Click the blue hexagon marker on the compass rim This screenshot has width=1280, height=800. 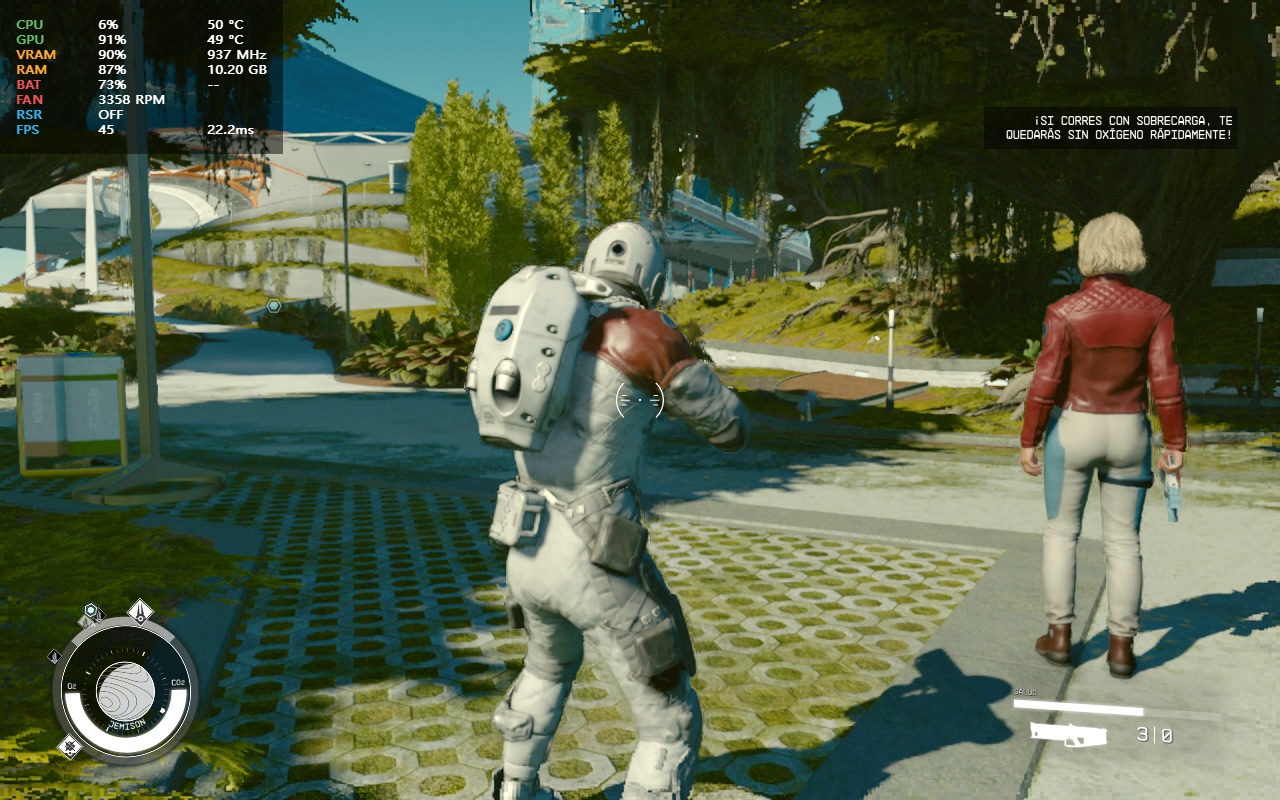pyautogui.click(x=92, y=611)
